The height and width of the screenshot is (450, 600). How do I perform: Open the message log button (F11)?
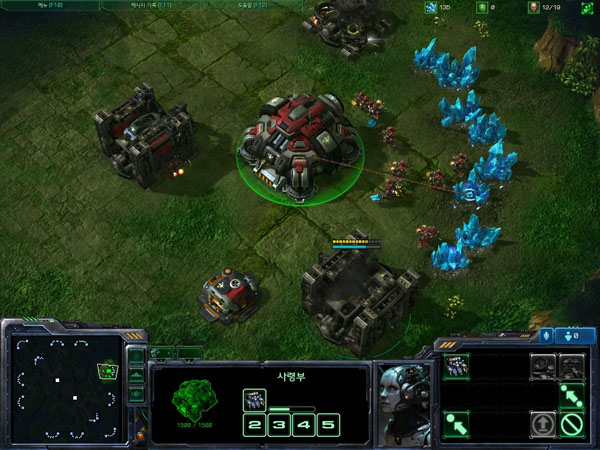pyautogui.click(x=148, y=5)
